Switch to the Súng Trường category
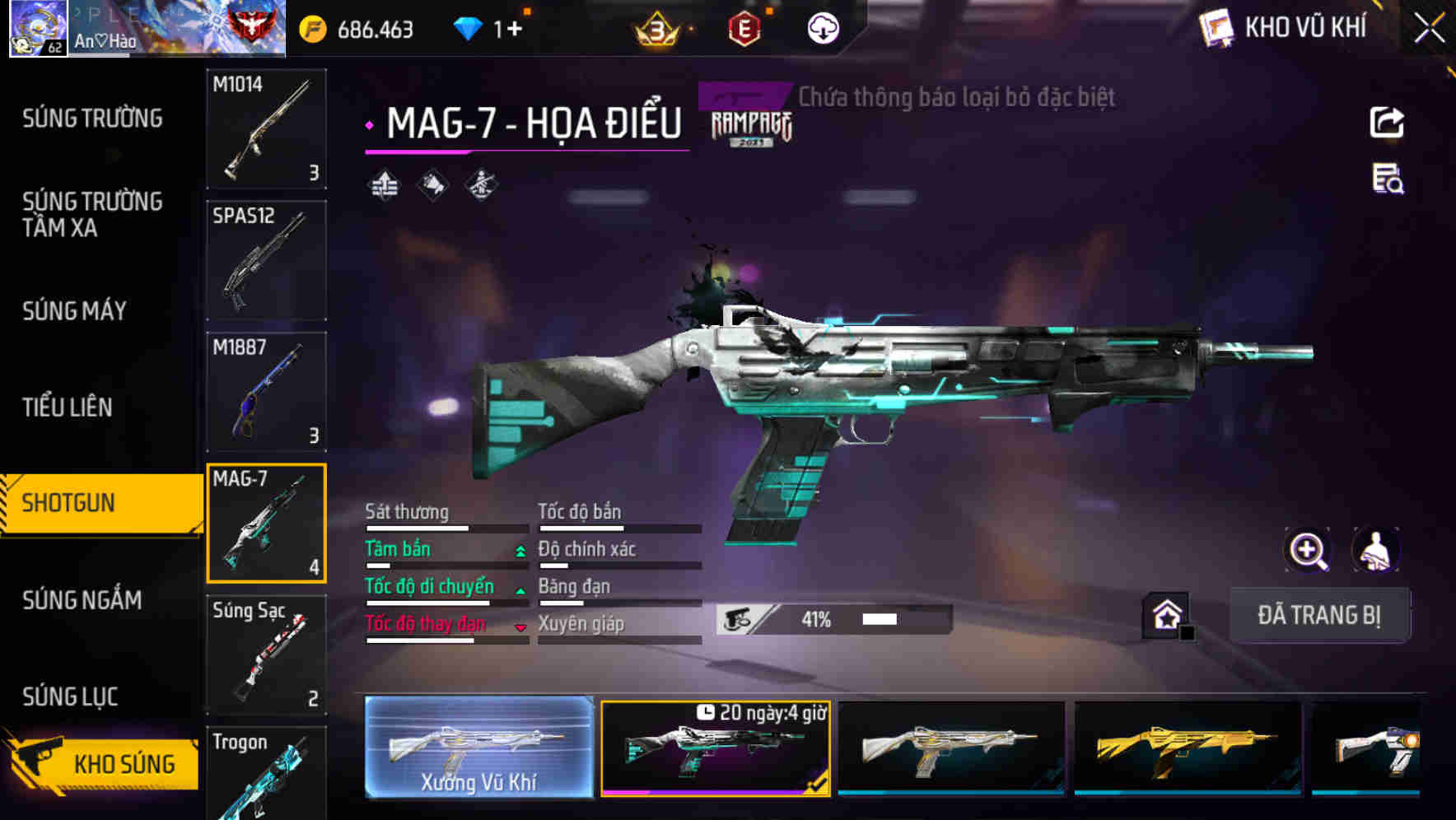This screenshot has height=820, width=1456. pos(92,119)
